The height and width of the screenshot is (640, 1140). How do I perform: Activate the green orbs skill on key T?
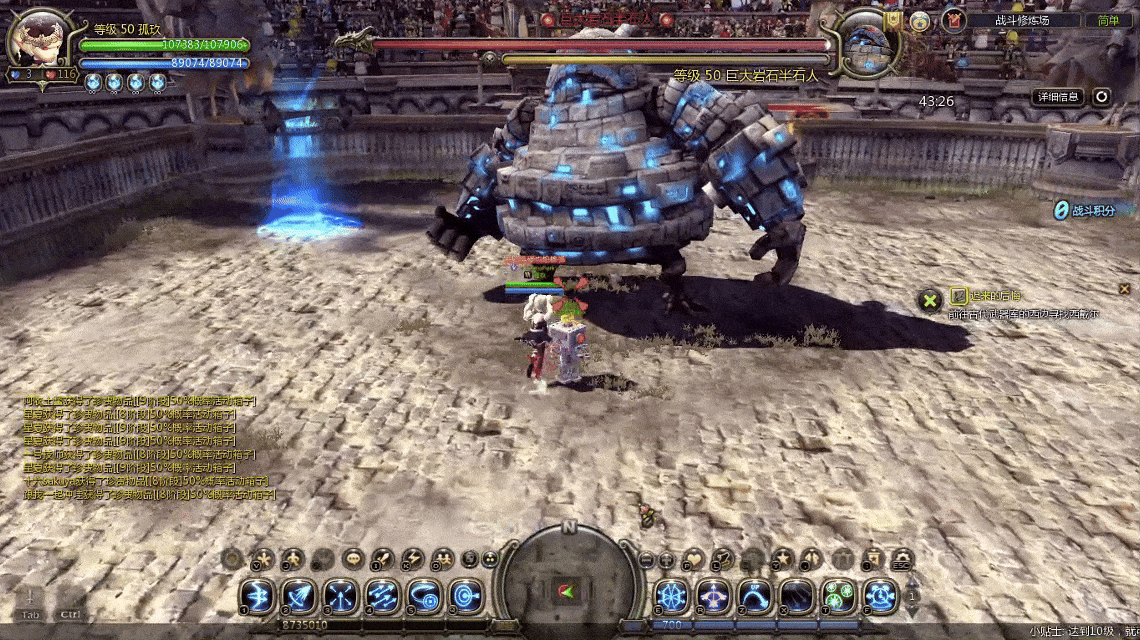click(839, 596)
